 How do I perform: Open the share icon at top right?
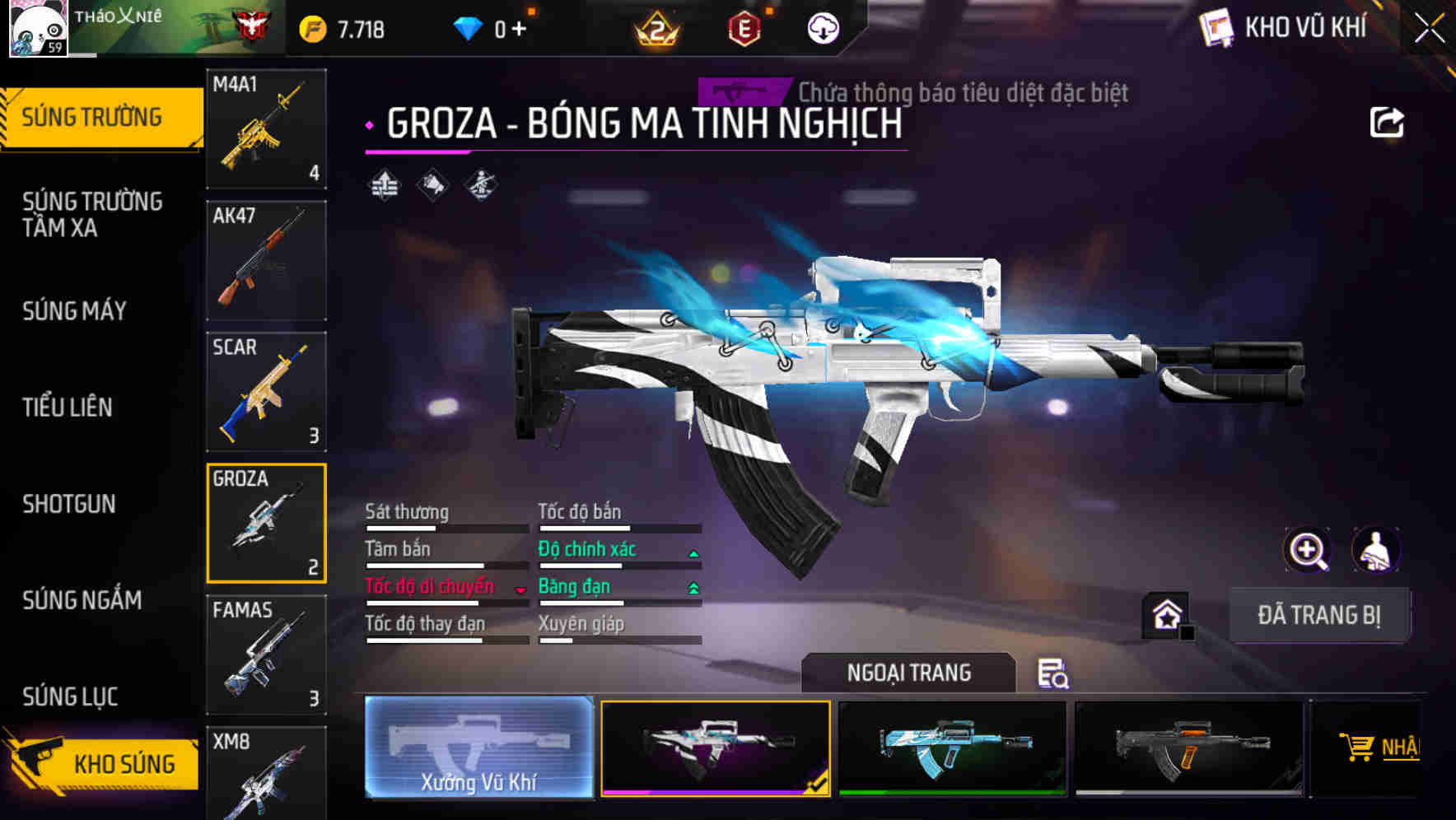1388,121
